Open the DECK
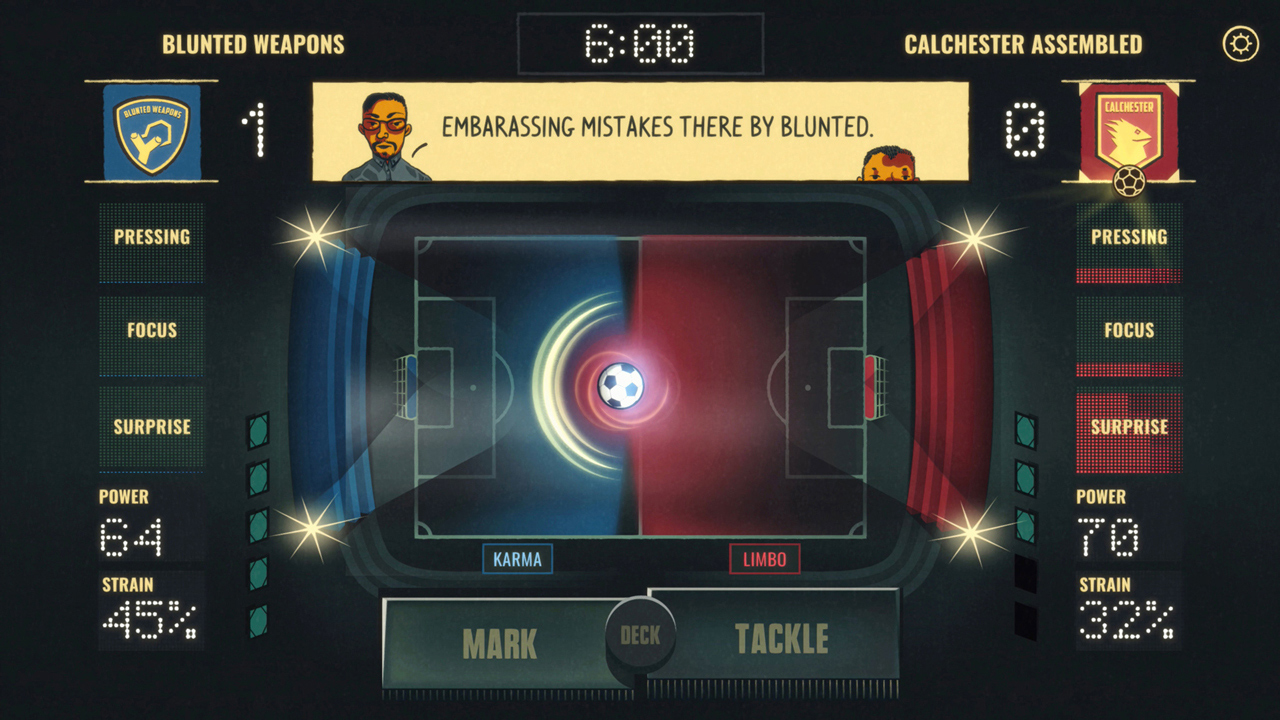Viewport: 1280px width, 720px height. pos(641,633)
